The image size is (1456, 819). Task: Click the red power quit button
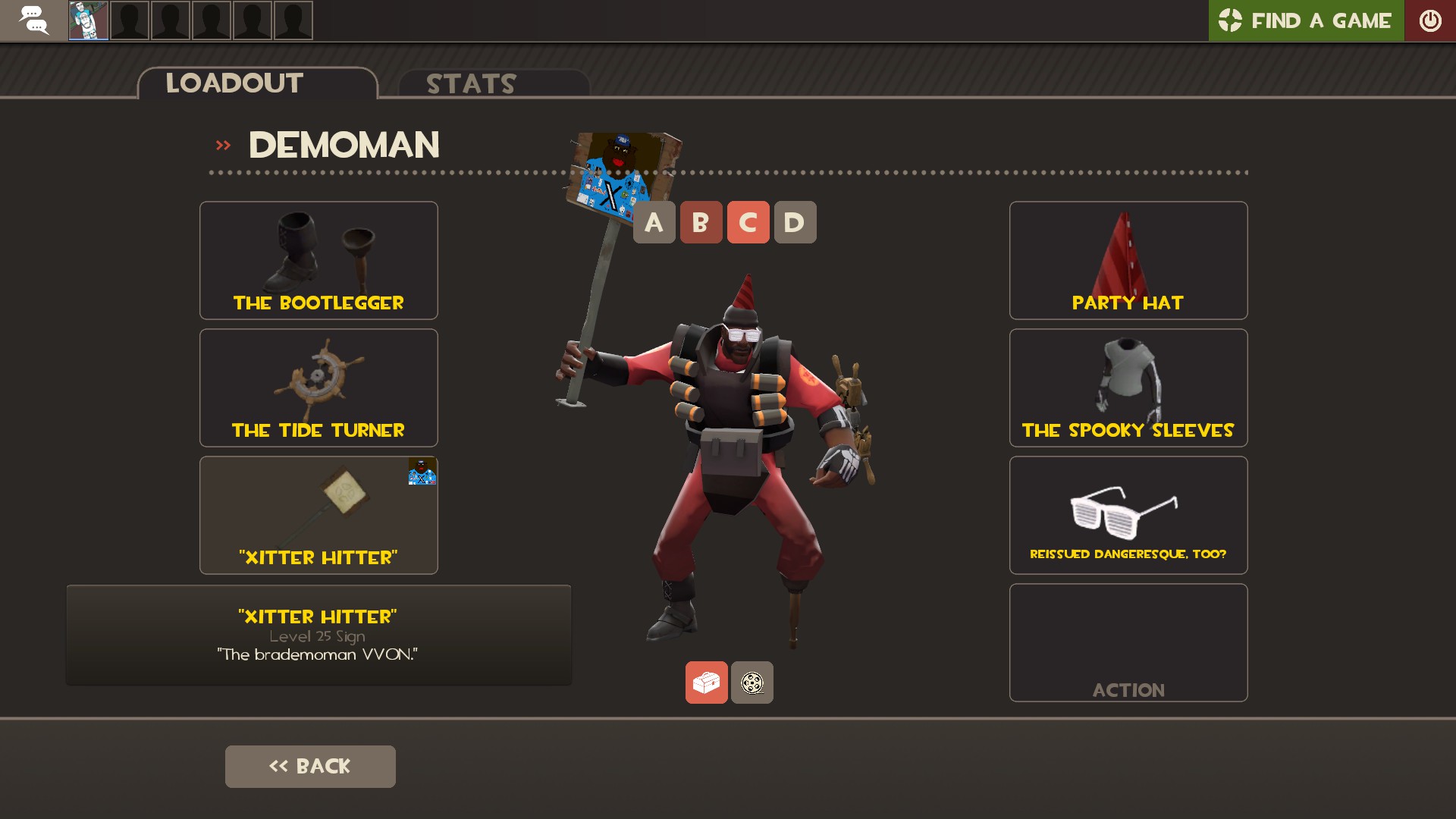(1430, 20)
